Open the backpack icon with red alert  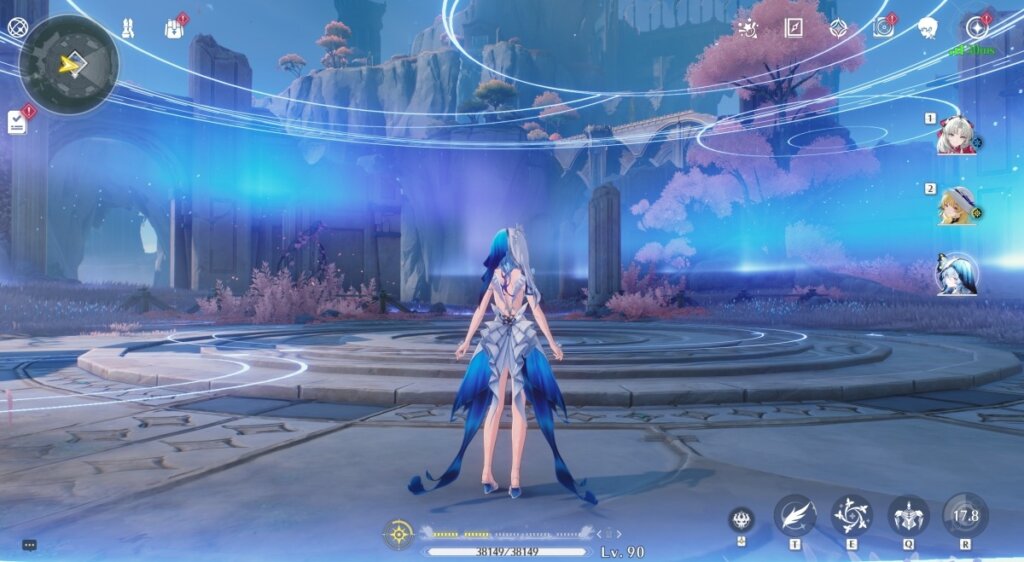click(174, 28)
